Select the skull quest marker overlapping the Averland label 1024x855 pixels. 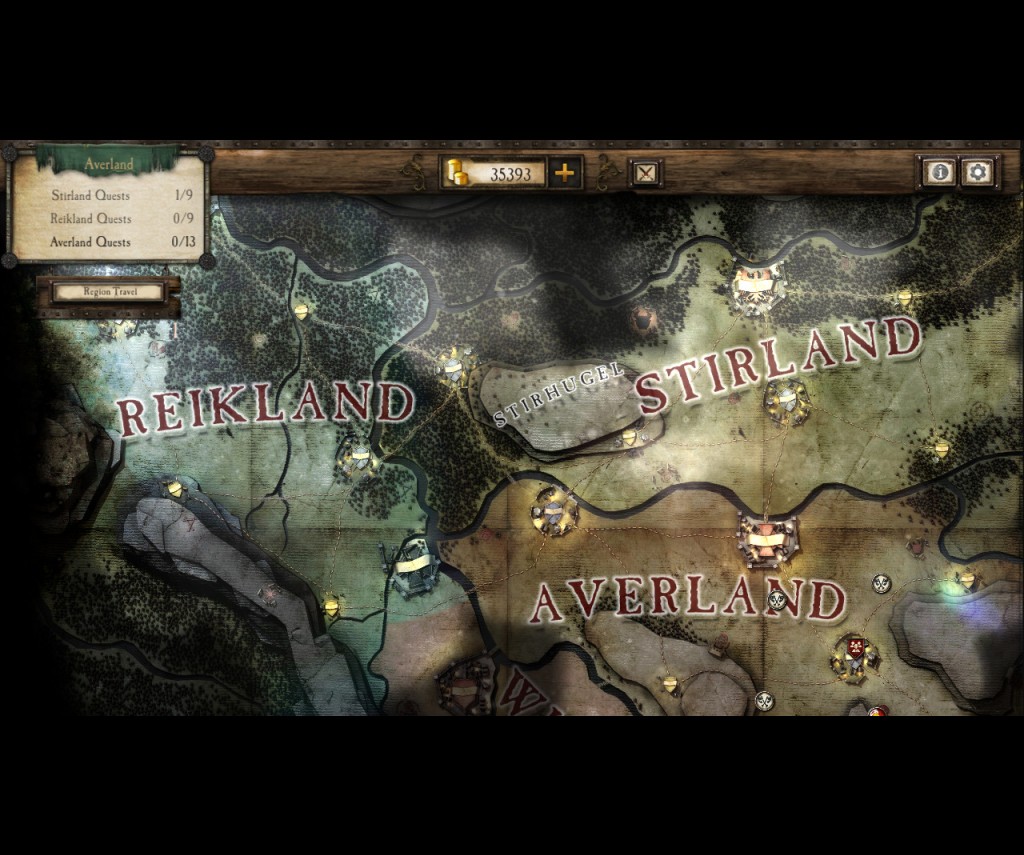tap(778, 600)
